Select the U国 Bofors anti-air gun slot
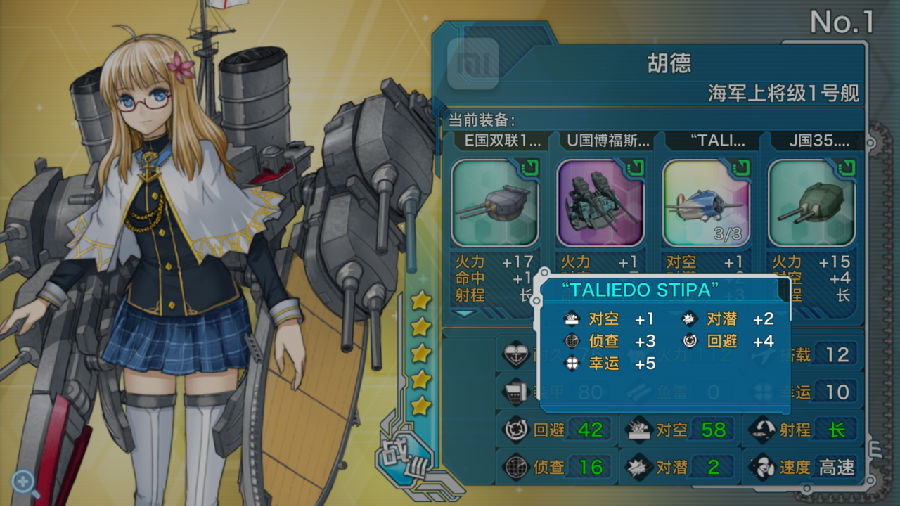 pyautogui.click(x=601, y=203)
